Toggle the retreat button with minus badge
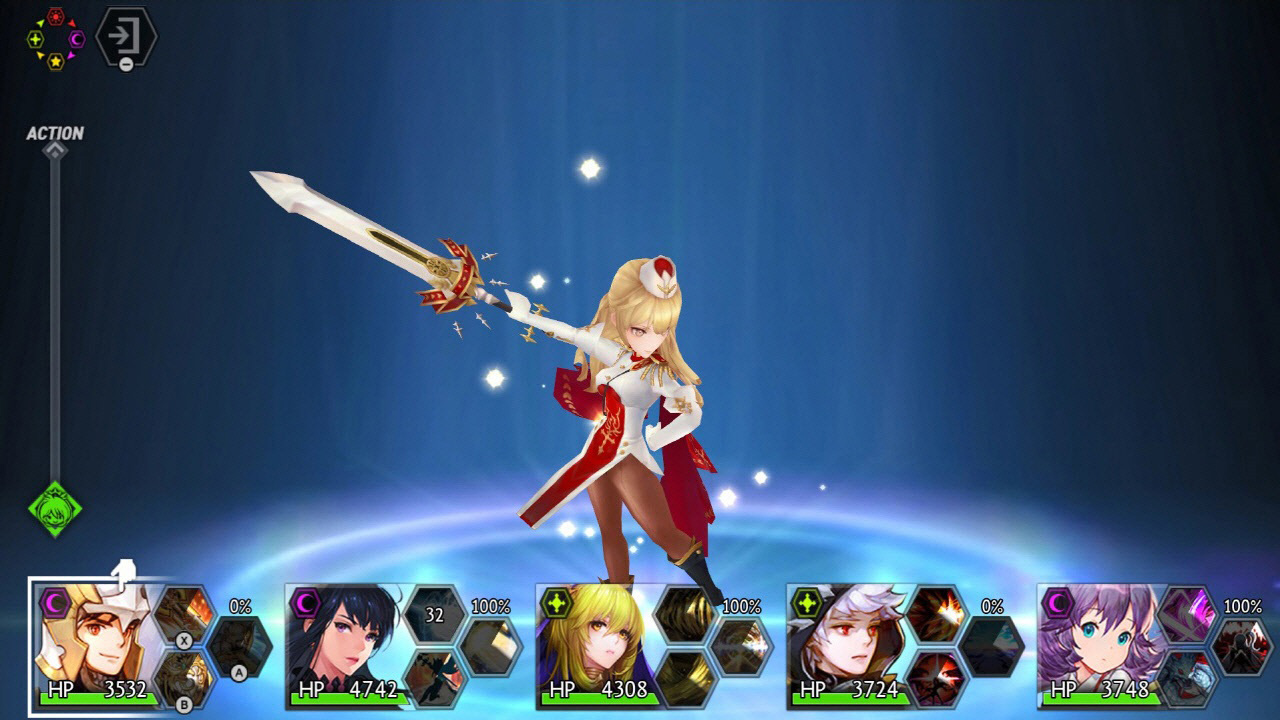 (125, 38)
